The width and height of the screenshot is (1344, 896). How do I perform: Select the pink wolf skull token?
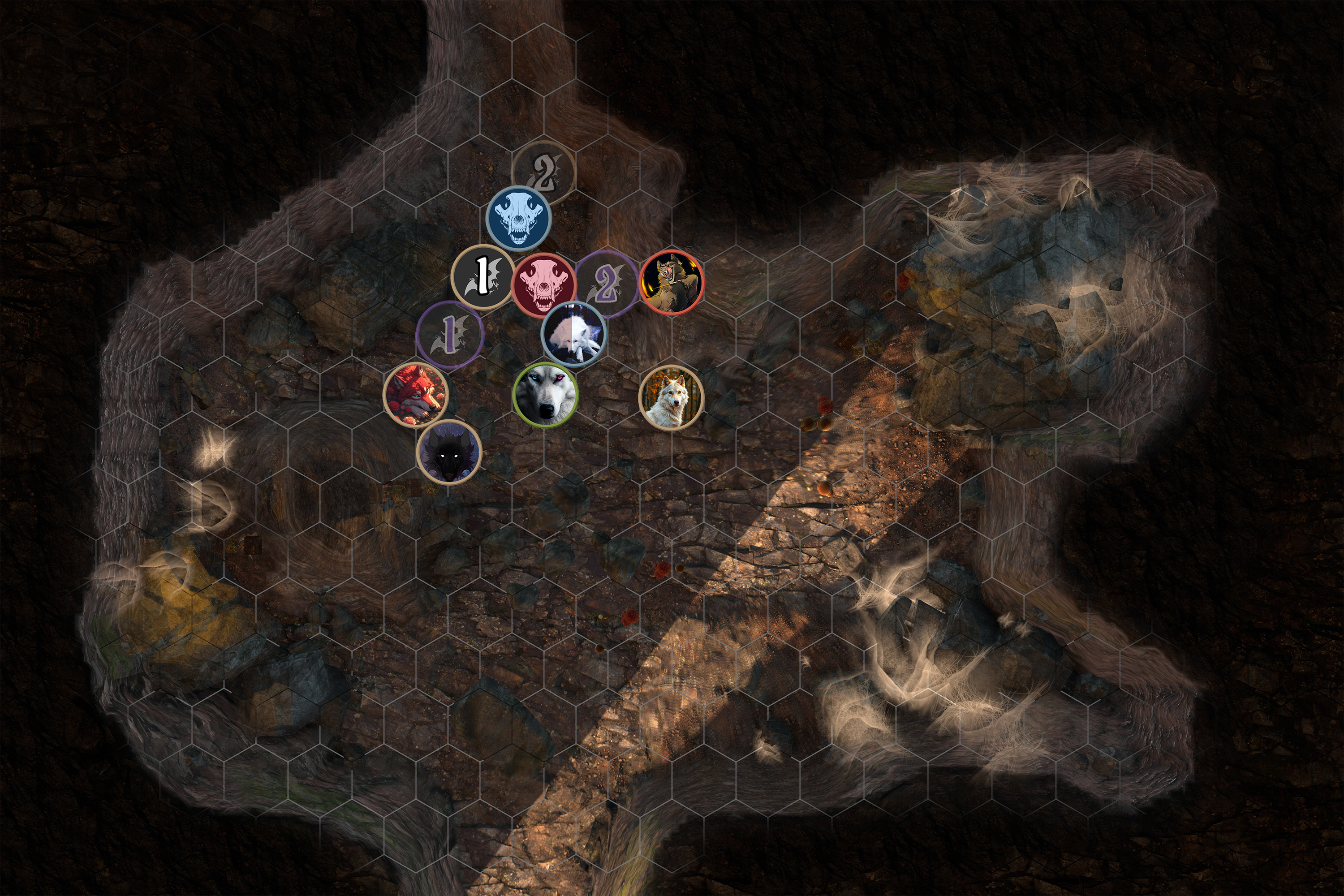coord(543,284)
